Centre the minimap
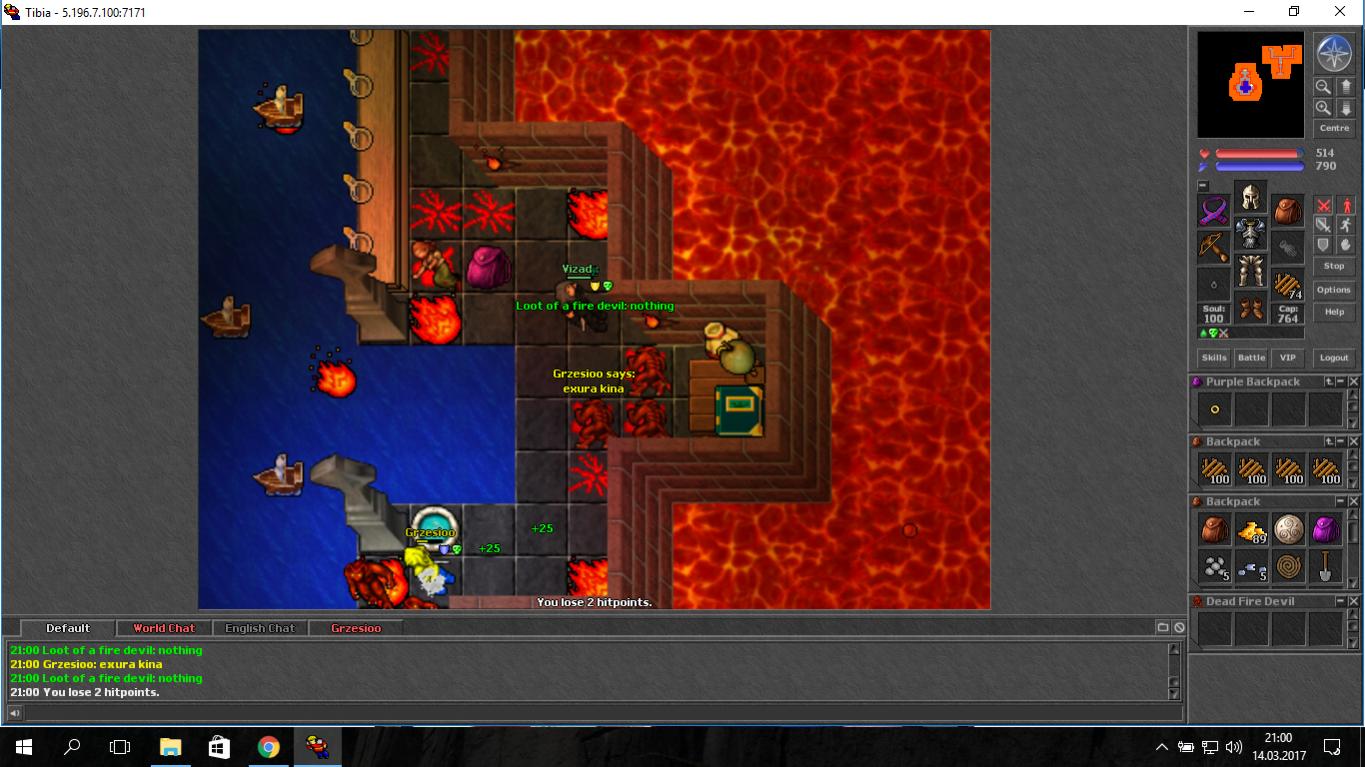 1334,128
